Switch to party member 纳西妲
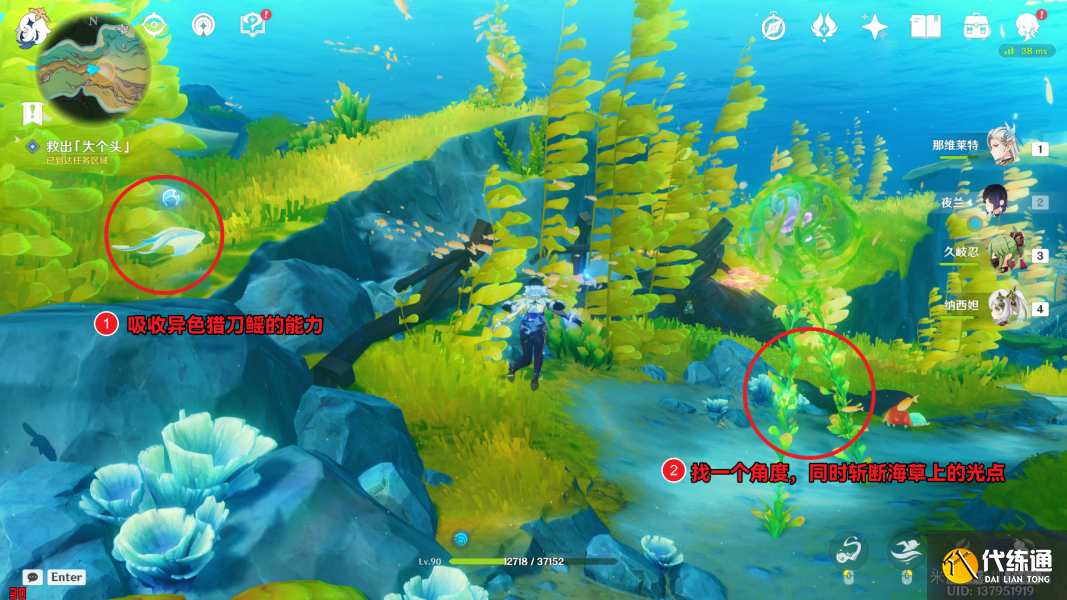 (1000, 306)
